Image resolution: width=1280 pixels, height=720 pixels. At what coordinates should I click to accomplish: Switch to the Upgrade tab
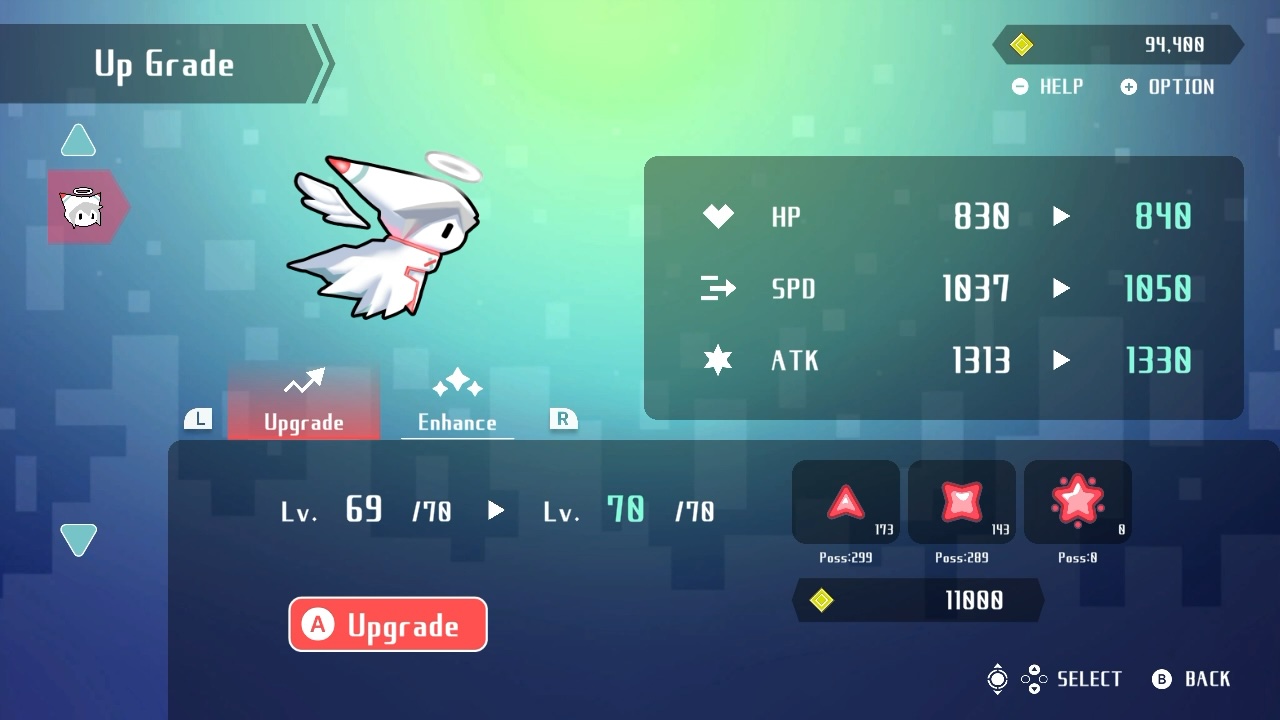[x=304, y=422]
